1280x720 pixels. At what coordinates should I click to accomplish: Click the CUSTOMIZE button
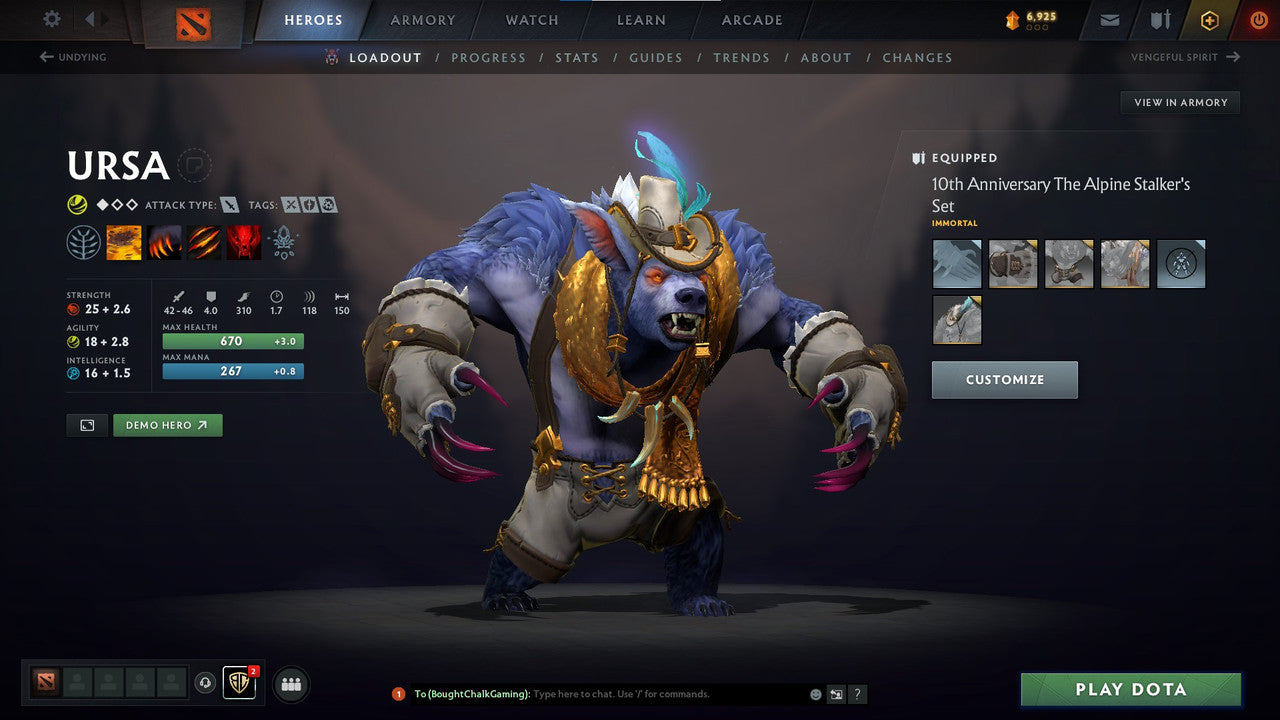[x=1004, y=380]
